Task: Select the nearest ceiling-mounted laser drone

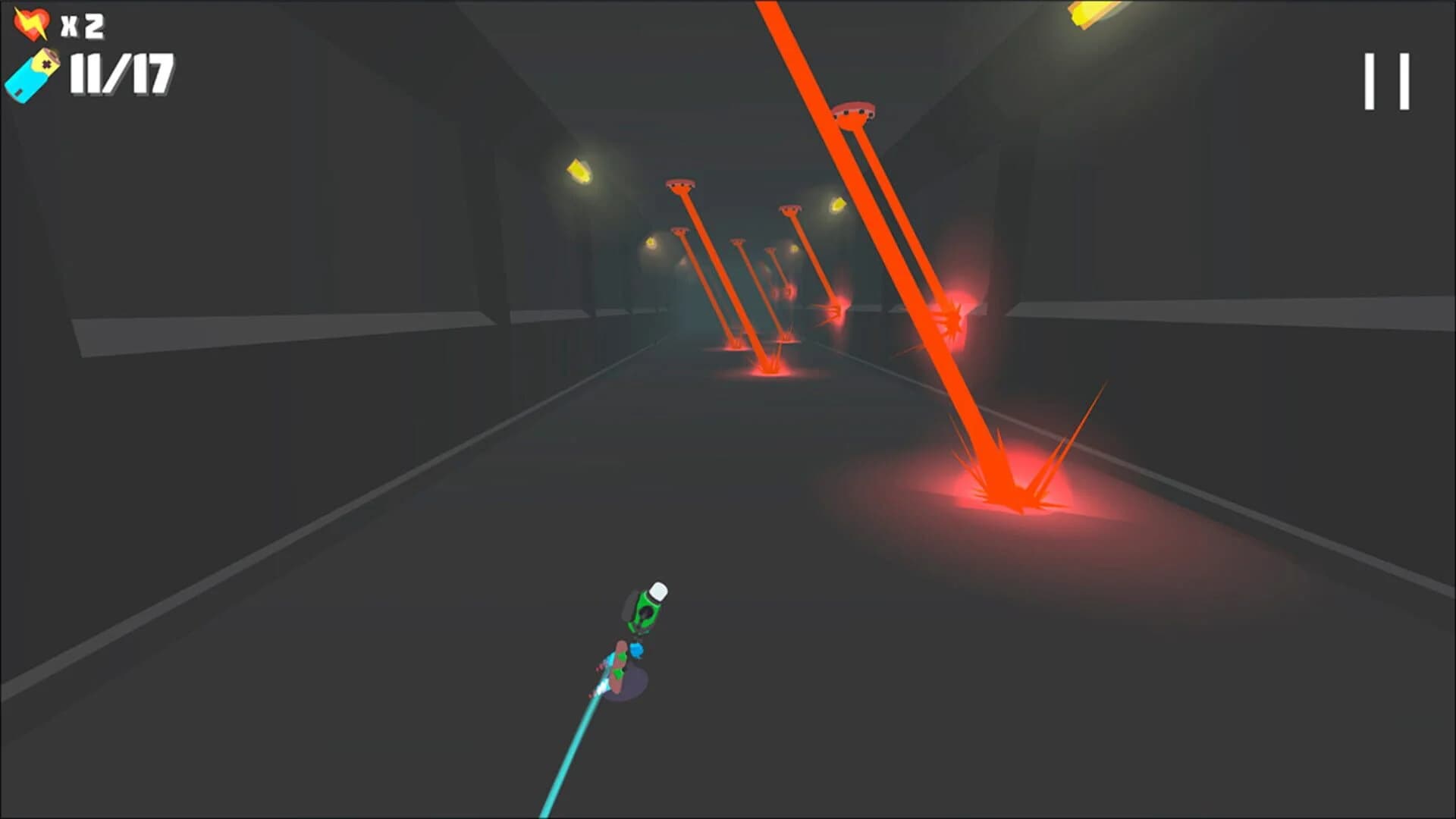Action: (x=853, y=108)
